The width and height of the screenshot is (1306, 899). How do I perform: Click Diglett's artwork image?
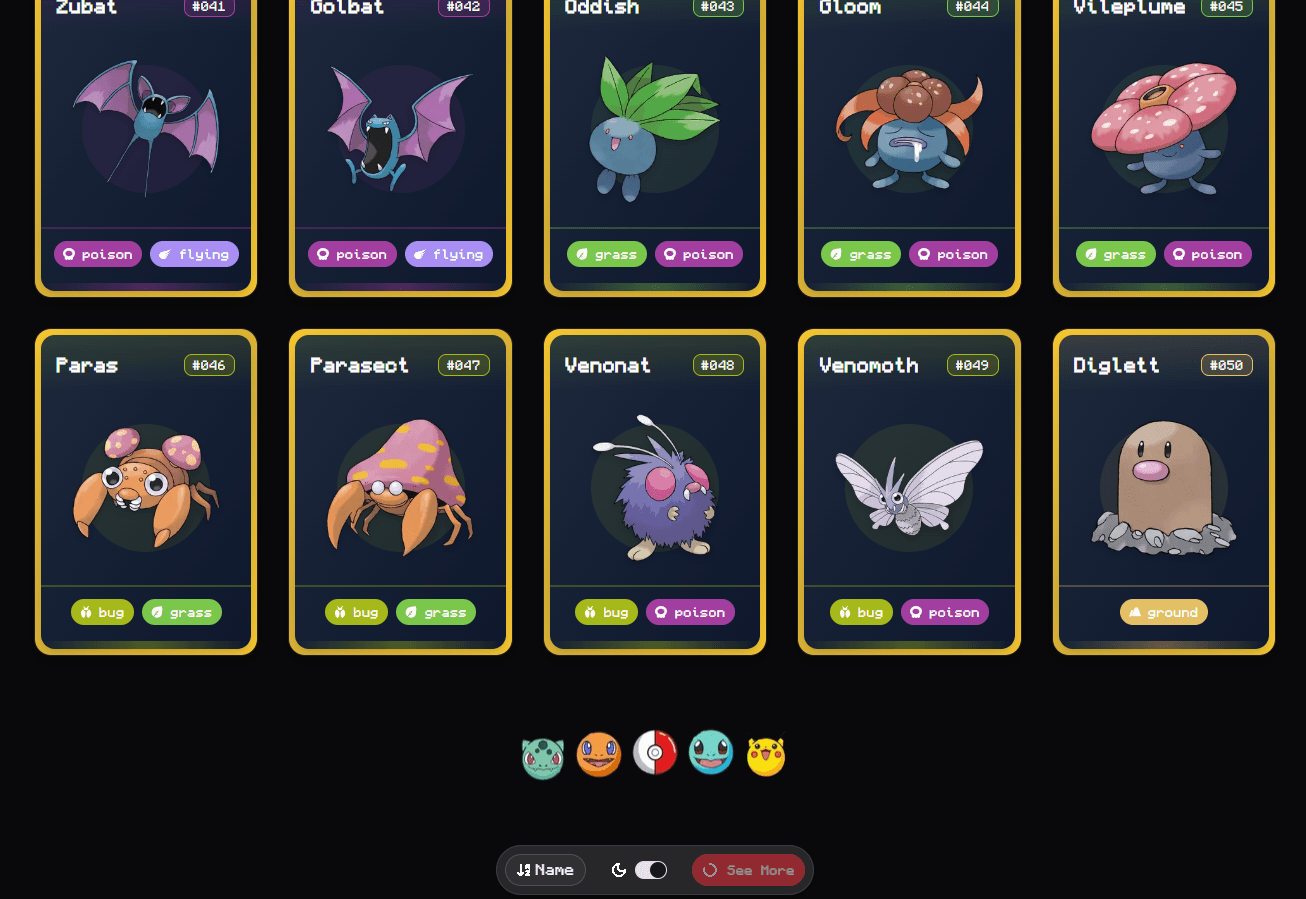[1163, 490]
